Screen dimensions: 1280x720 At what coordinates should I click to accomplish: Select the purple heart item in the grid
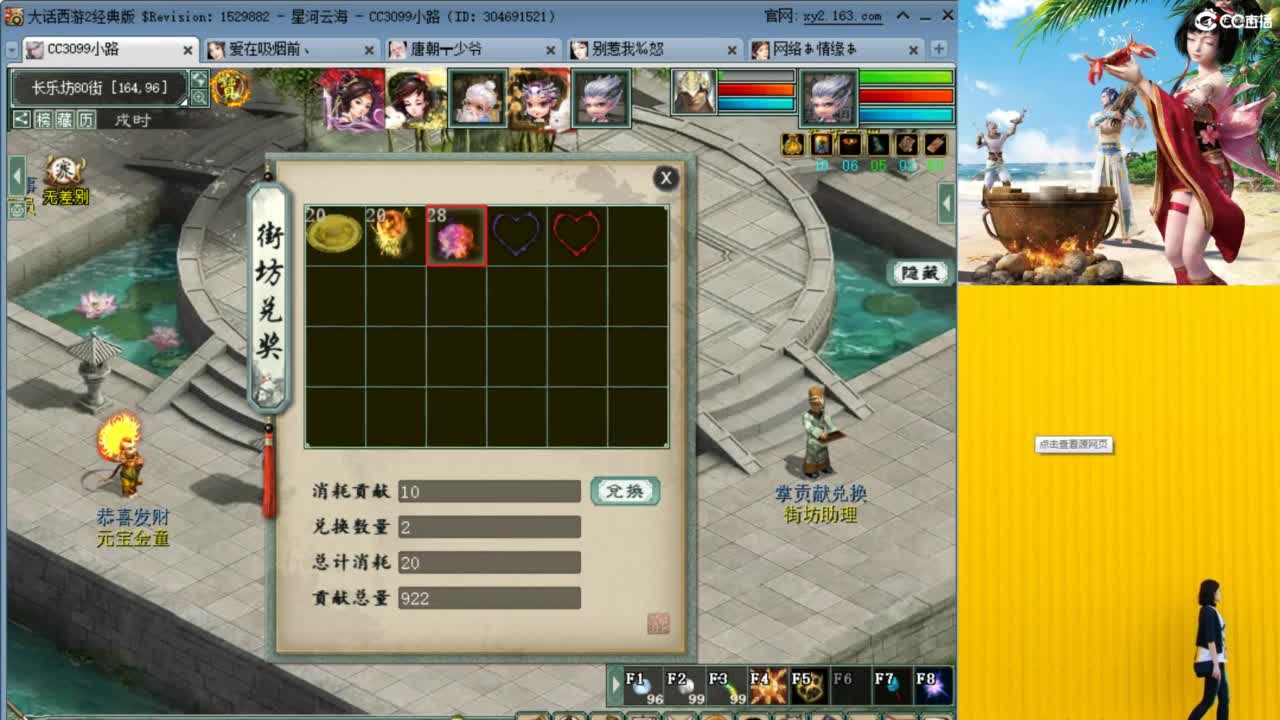coord(517,233)
